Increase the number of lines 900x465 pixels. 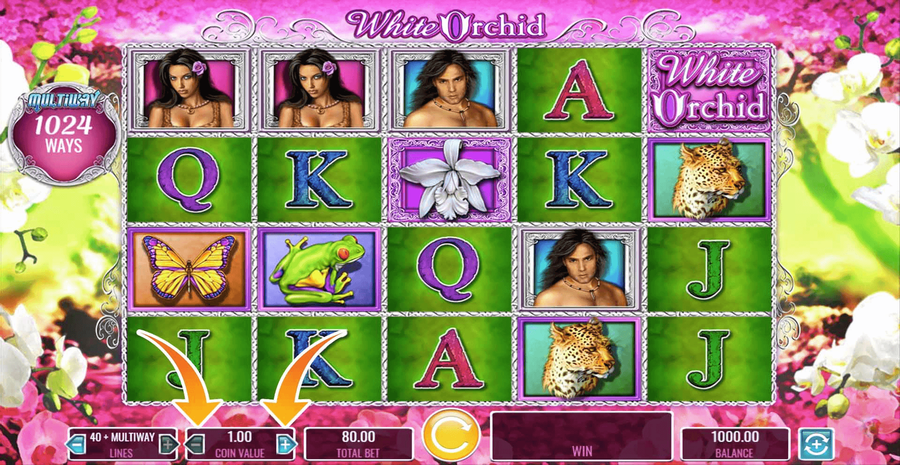click(169, 443)
